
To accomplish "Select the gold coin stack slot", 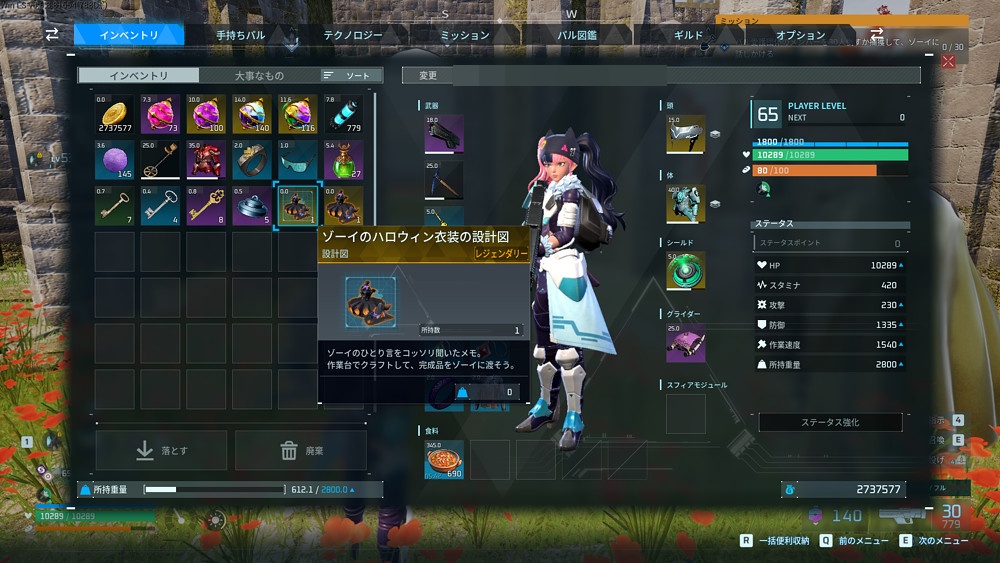I will click(116, 115).
